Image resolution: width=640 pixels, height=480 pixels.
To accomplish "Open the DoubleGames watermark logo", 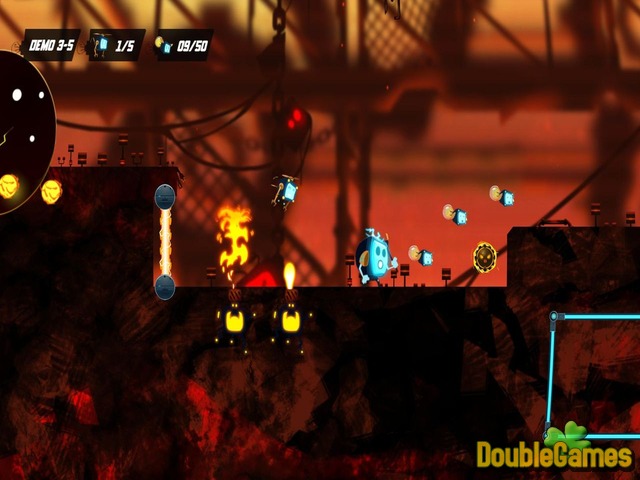I will point(553,452).
